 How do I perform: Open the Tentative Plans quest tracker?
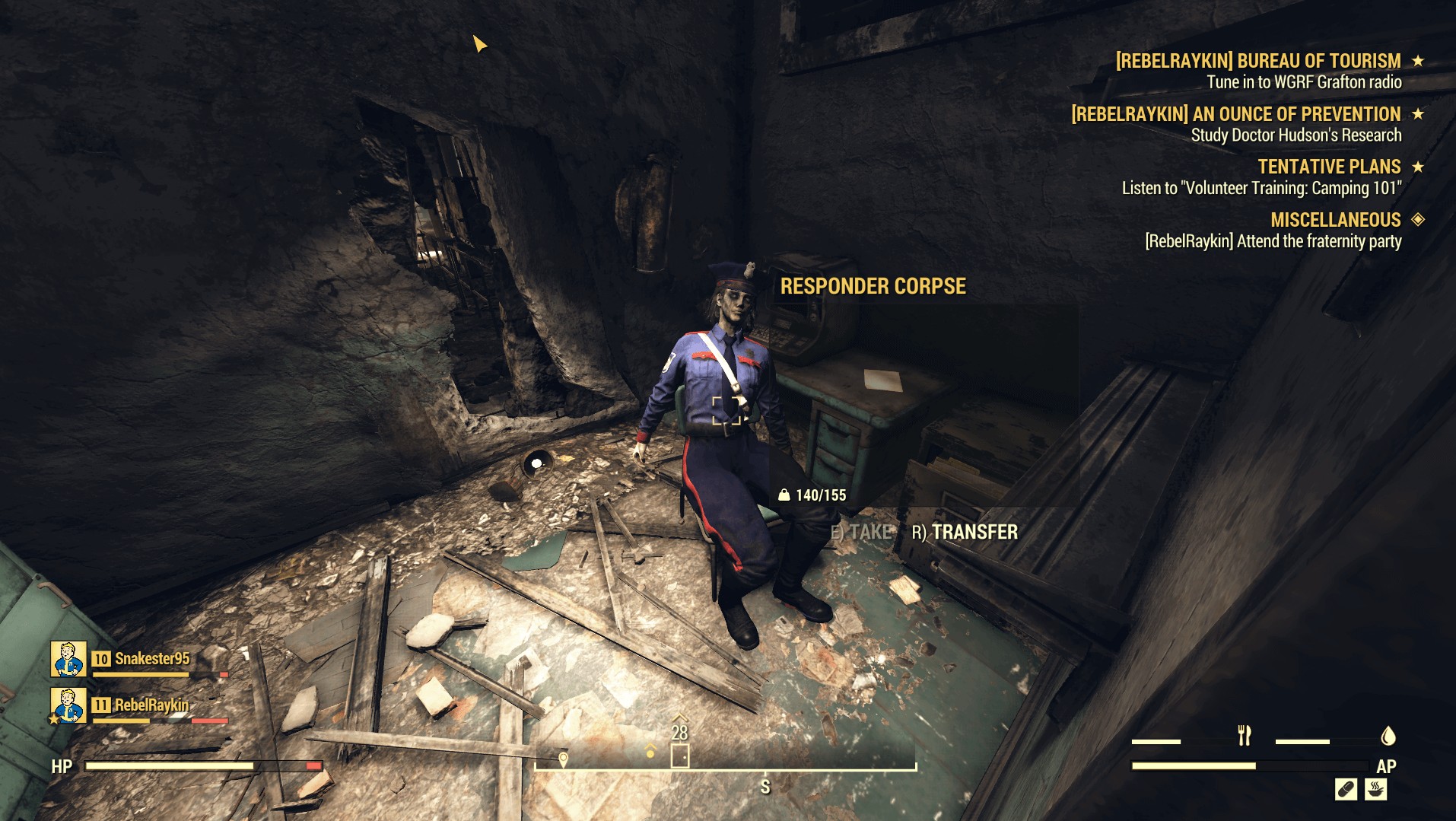click(x=1328, y=167)
